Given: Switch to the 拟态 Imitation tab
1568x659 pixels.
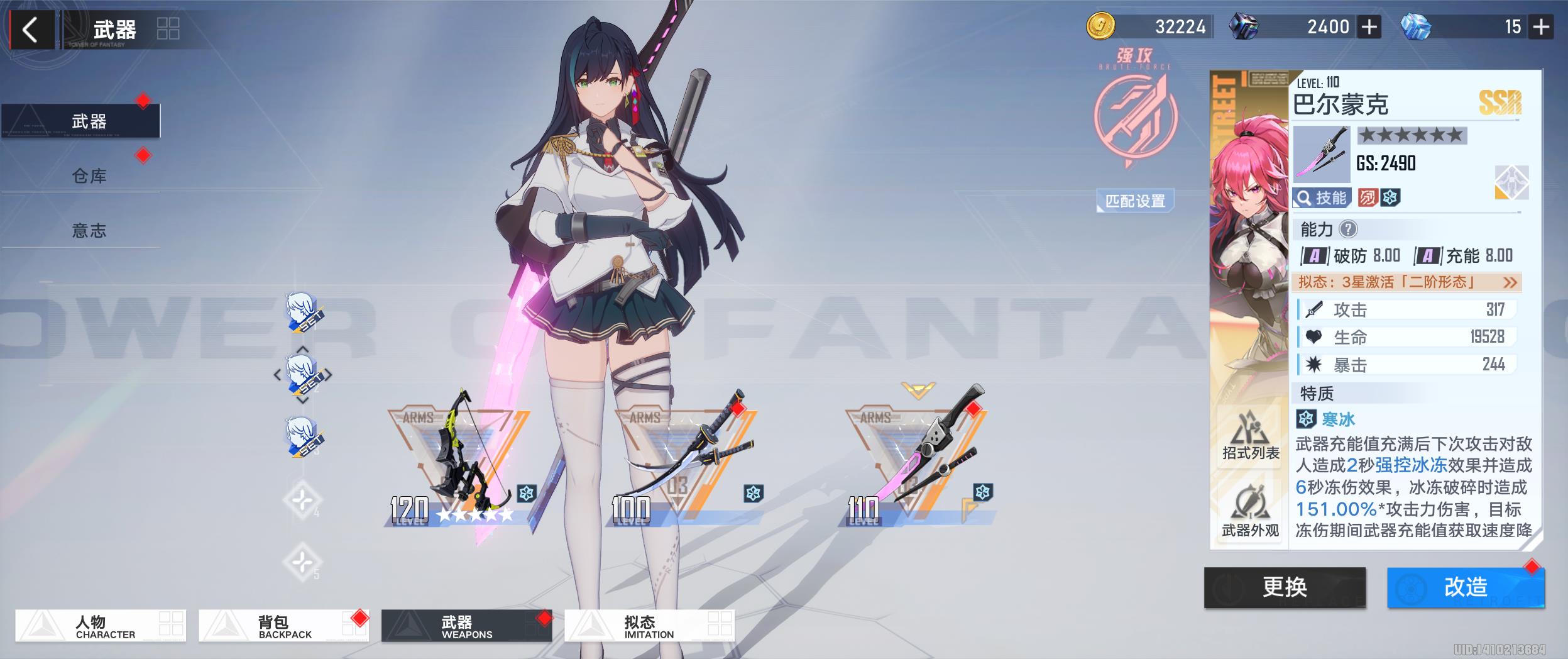Looking at the screenshot, I should pos(649,626).
